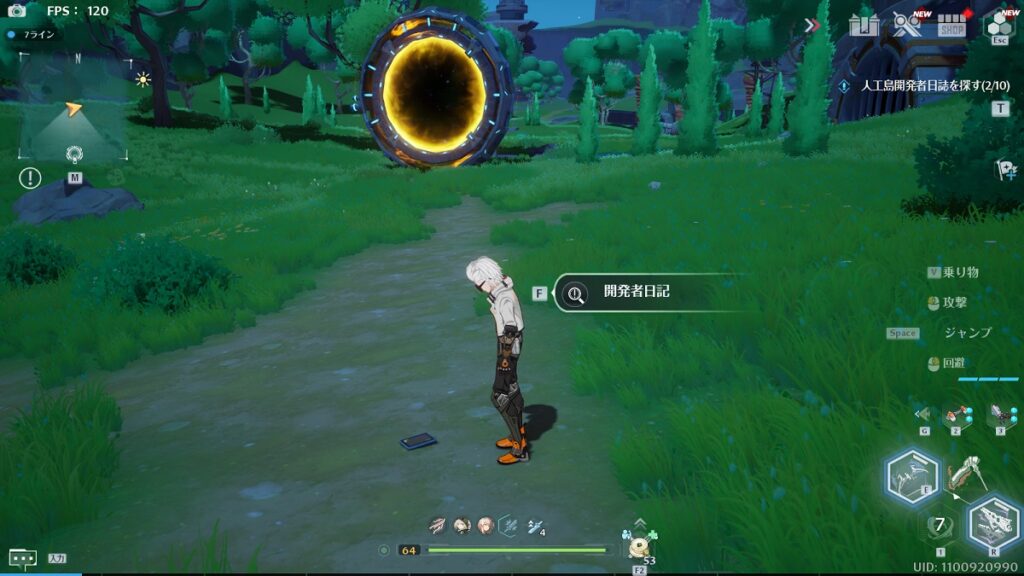1024x576 pixels.
Task: Activate the weapon skill hexagon marked E
Action: click(x=912, y=475)
